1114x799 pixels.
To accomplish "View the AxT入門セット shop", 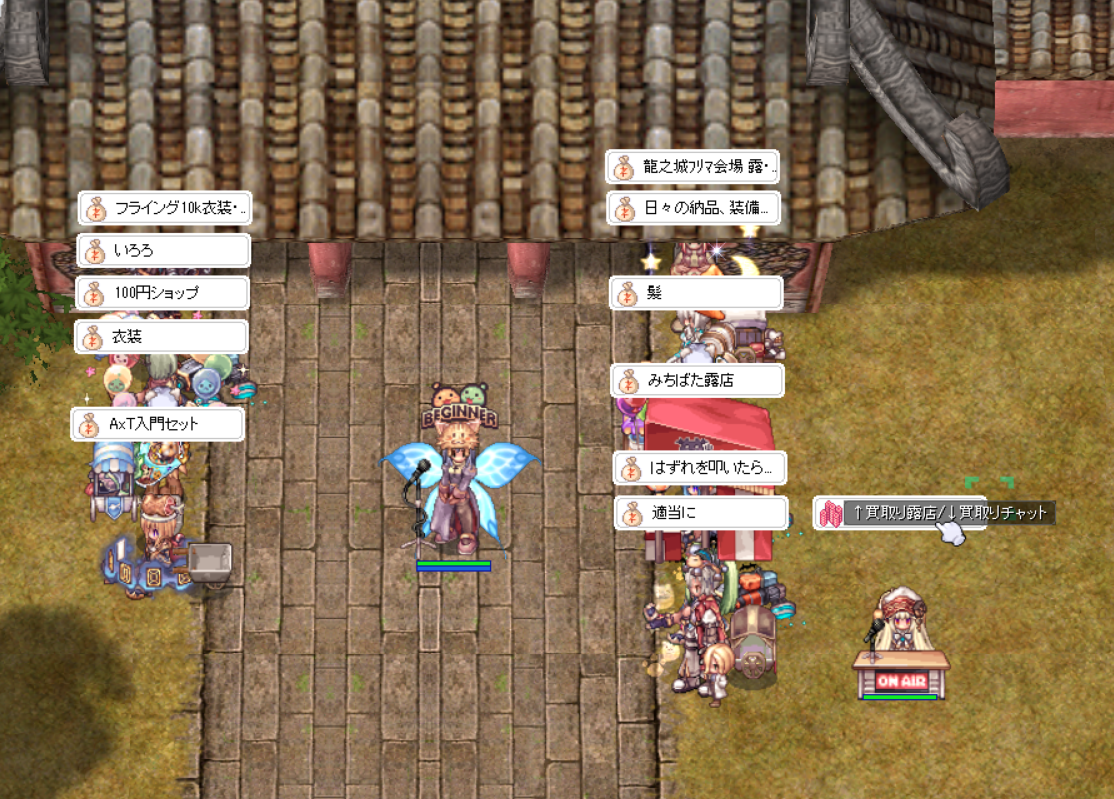I will 158,424.
